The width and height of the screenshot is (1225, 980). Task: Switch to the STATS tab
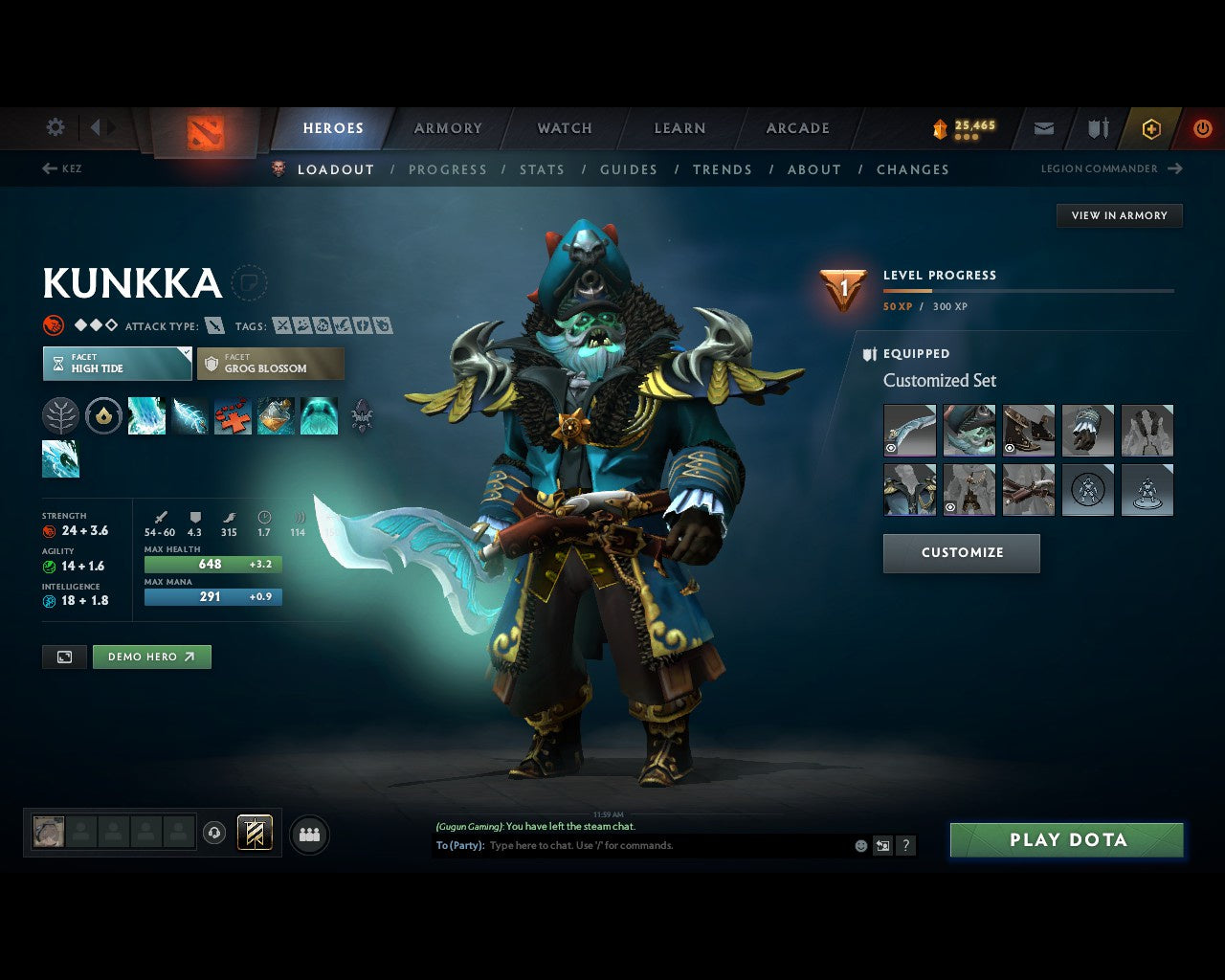pos(542,169)
